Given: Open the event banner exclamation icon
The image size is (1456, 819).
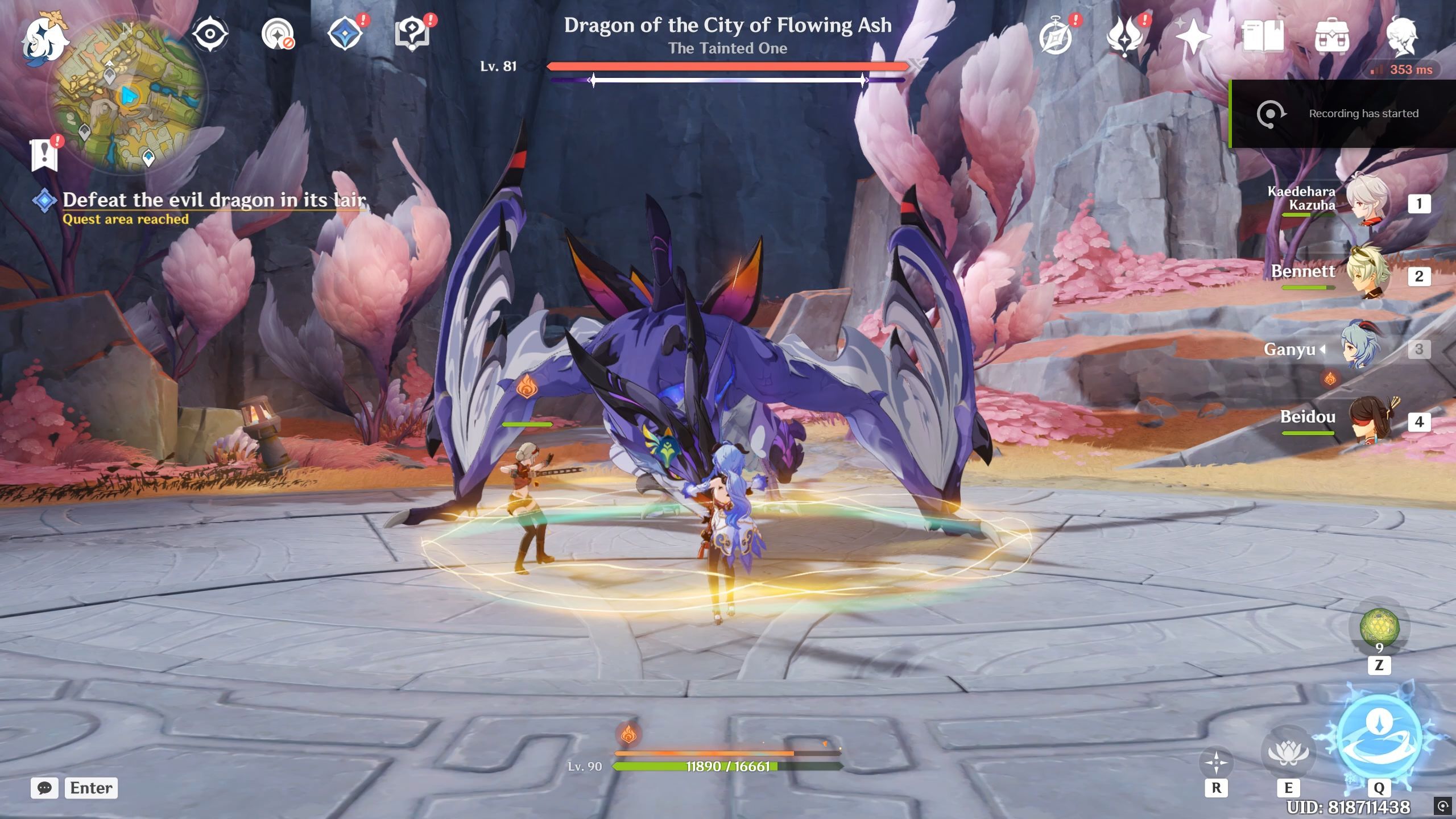Looking at the screenshot, I should click(44, 154).
